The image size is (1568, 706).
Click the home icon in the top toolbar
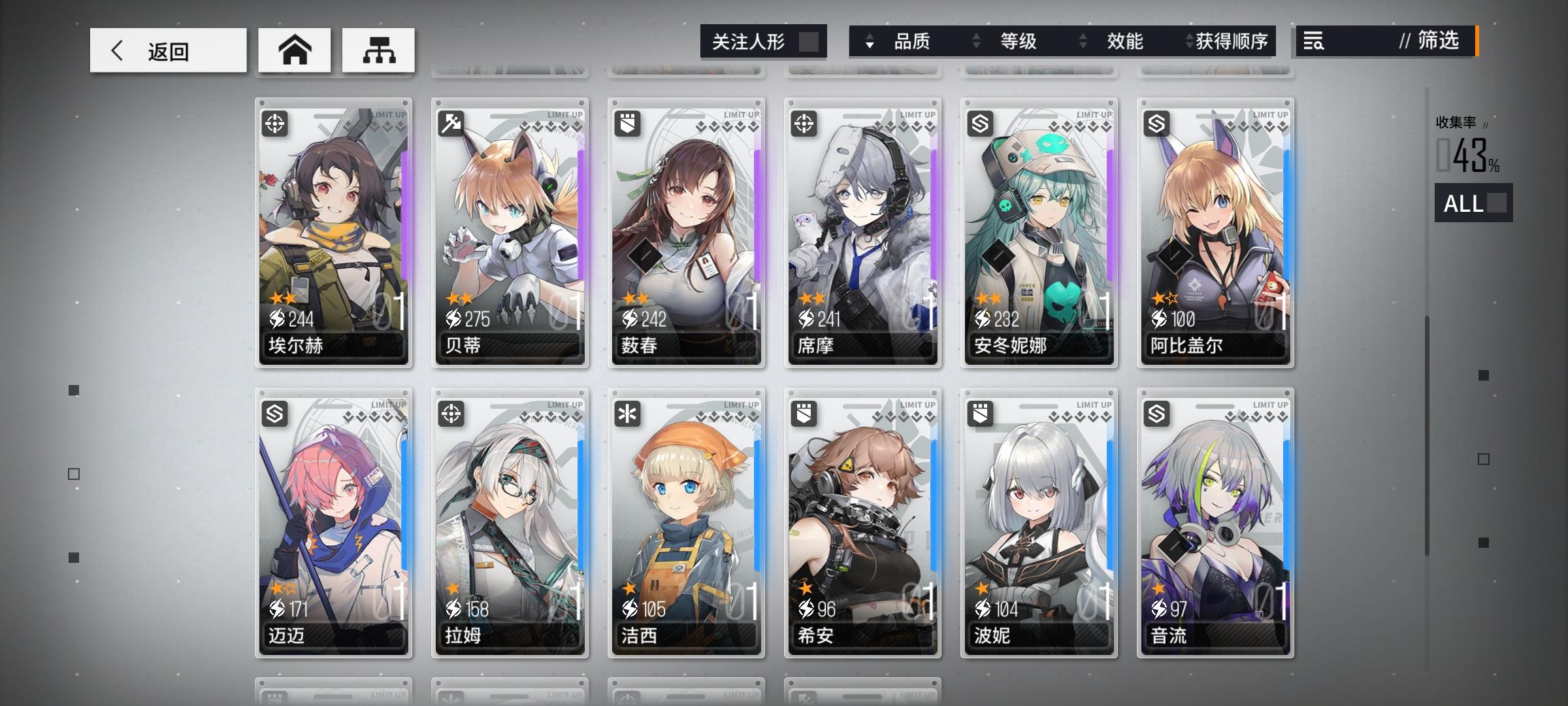(x=294, y=49)
